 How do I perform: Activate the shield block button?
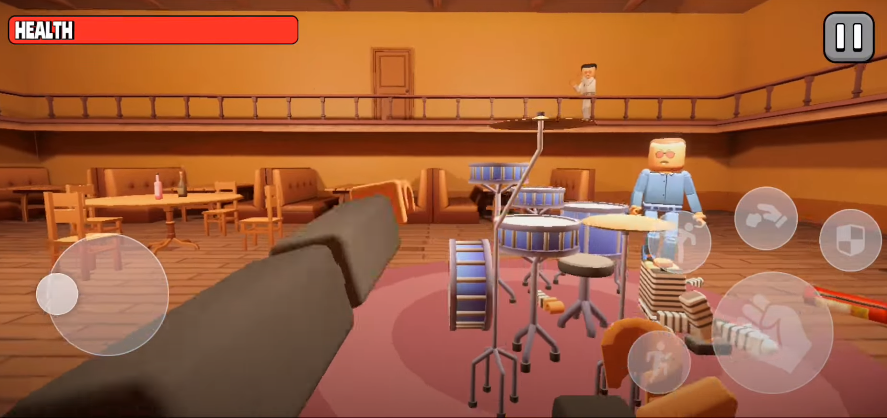[x=850, y=240]
